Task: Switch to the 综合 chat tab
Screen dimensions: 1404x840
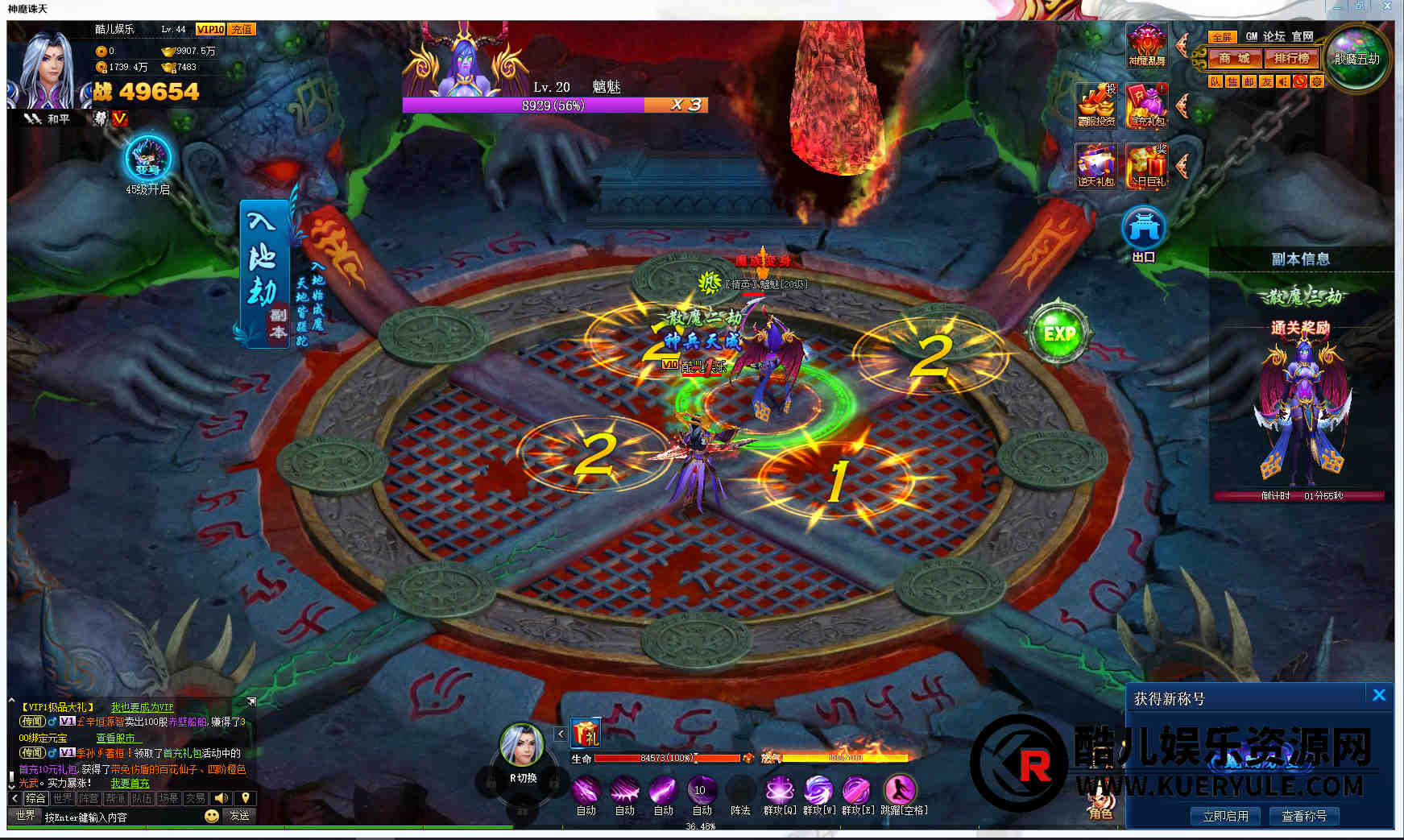Action: click(x=35, y=798)
